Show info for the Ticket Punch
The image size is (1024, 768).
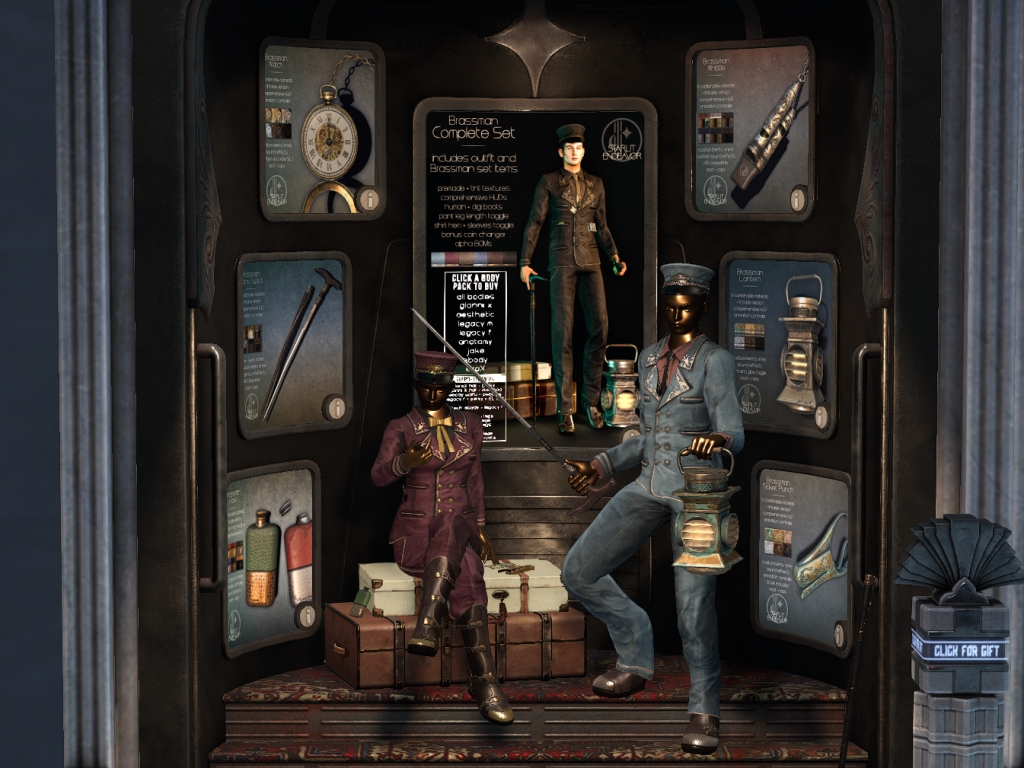click(839, 634)
